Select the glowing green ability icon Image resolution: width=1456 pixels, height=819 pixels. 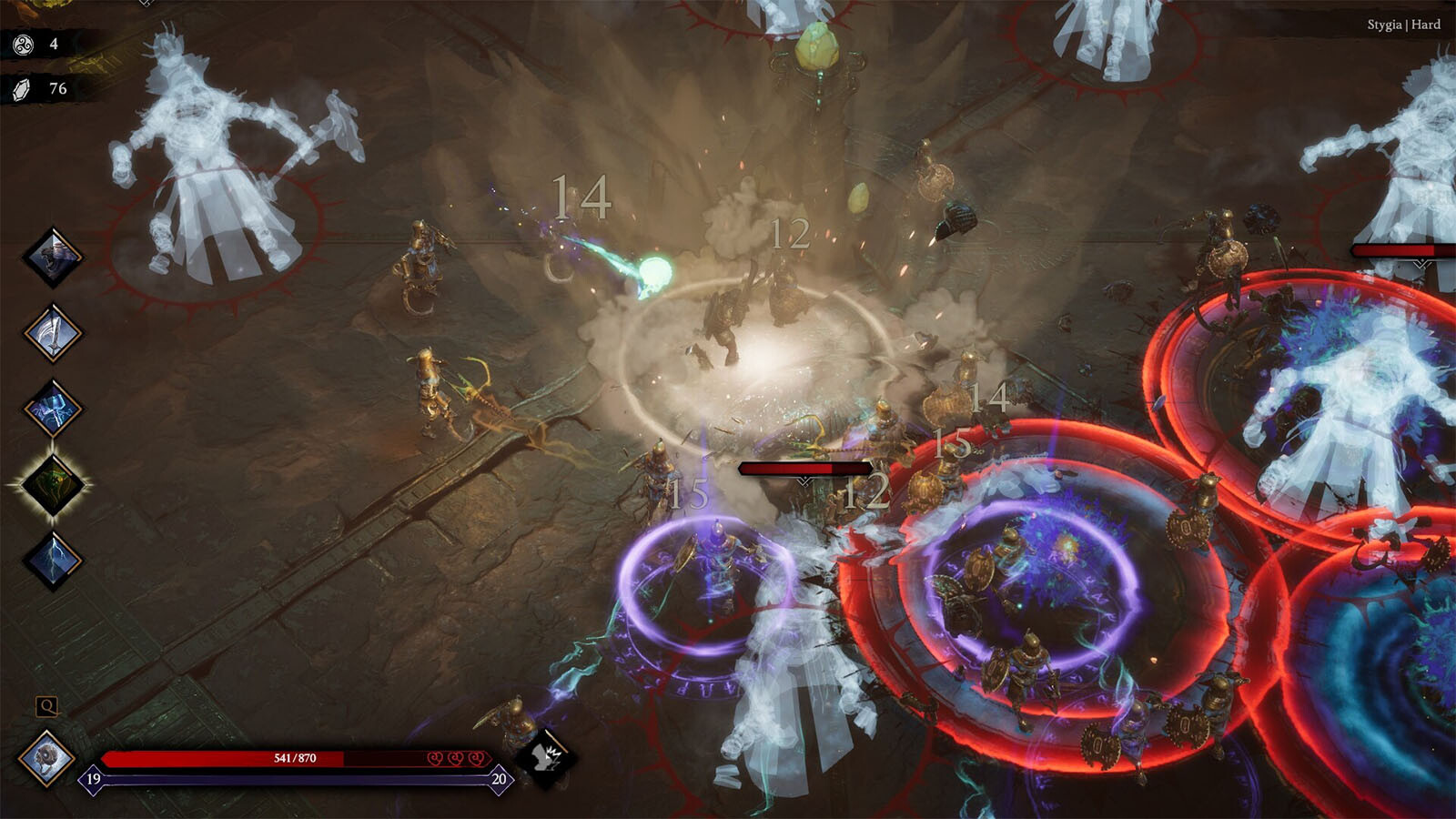coord(53,484)
